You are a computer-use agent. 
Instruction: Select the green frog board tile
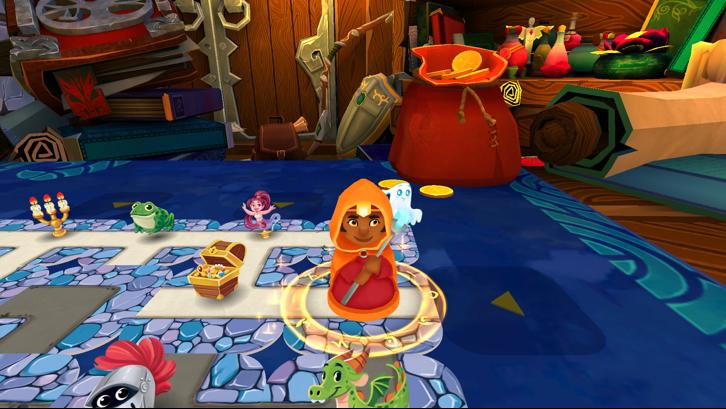tap(151, 216)
